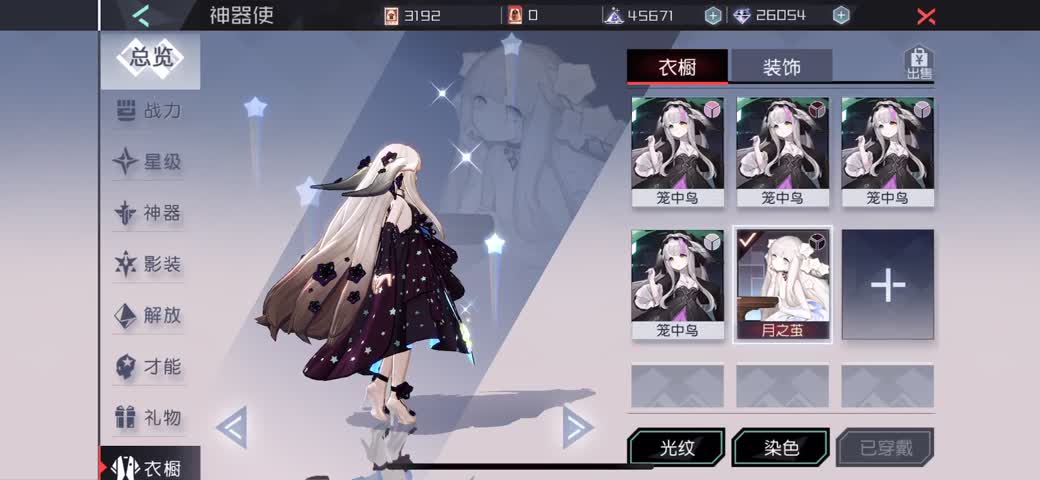Open the 染色 dye option

coord(781,448)
